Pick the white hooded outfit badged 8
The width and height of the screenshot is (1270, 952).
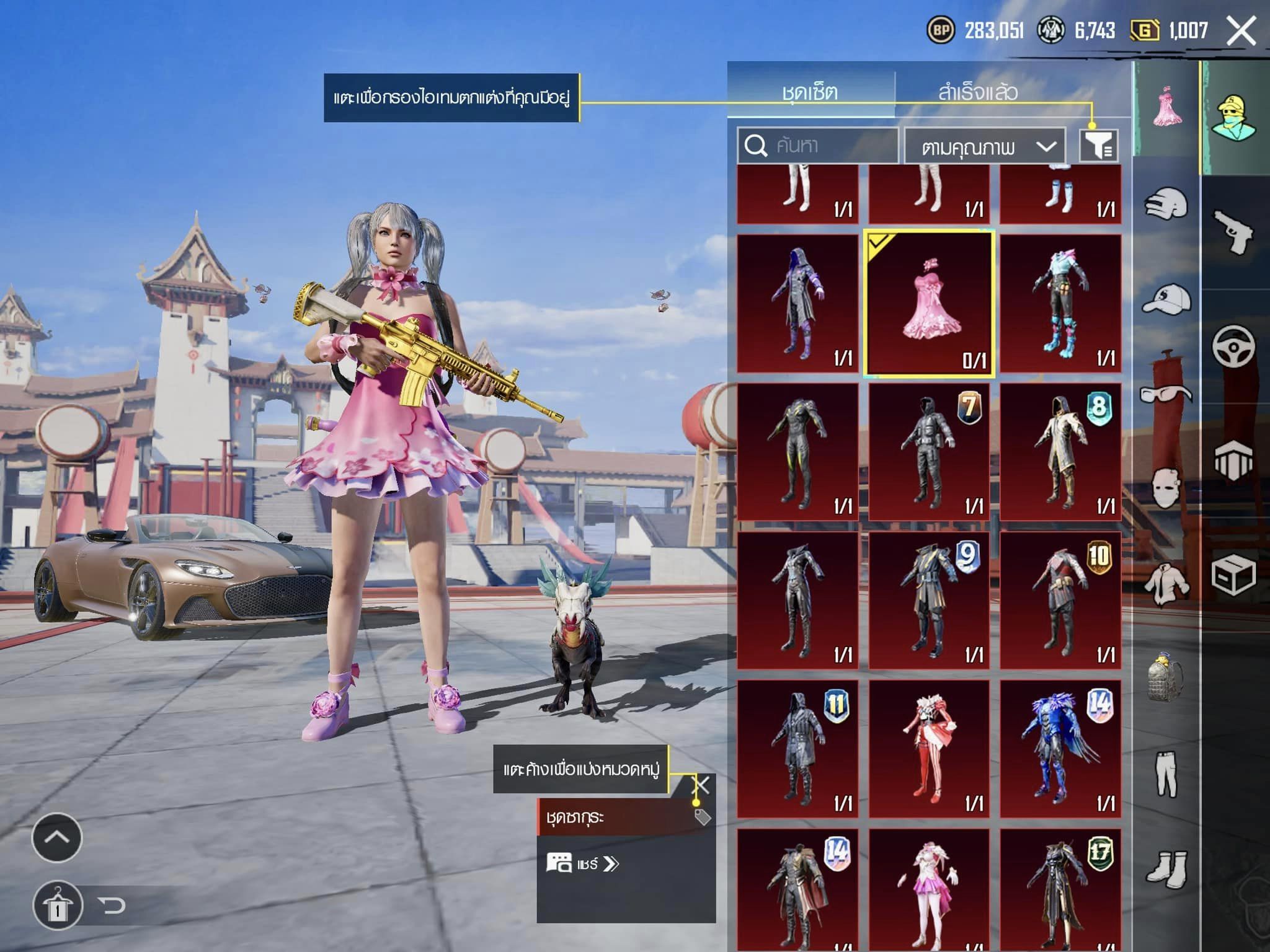1060,451
